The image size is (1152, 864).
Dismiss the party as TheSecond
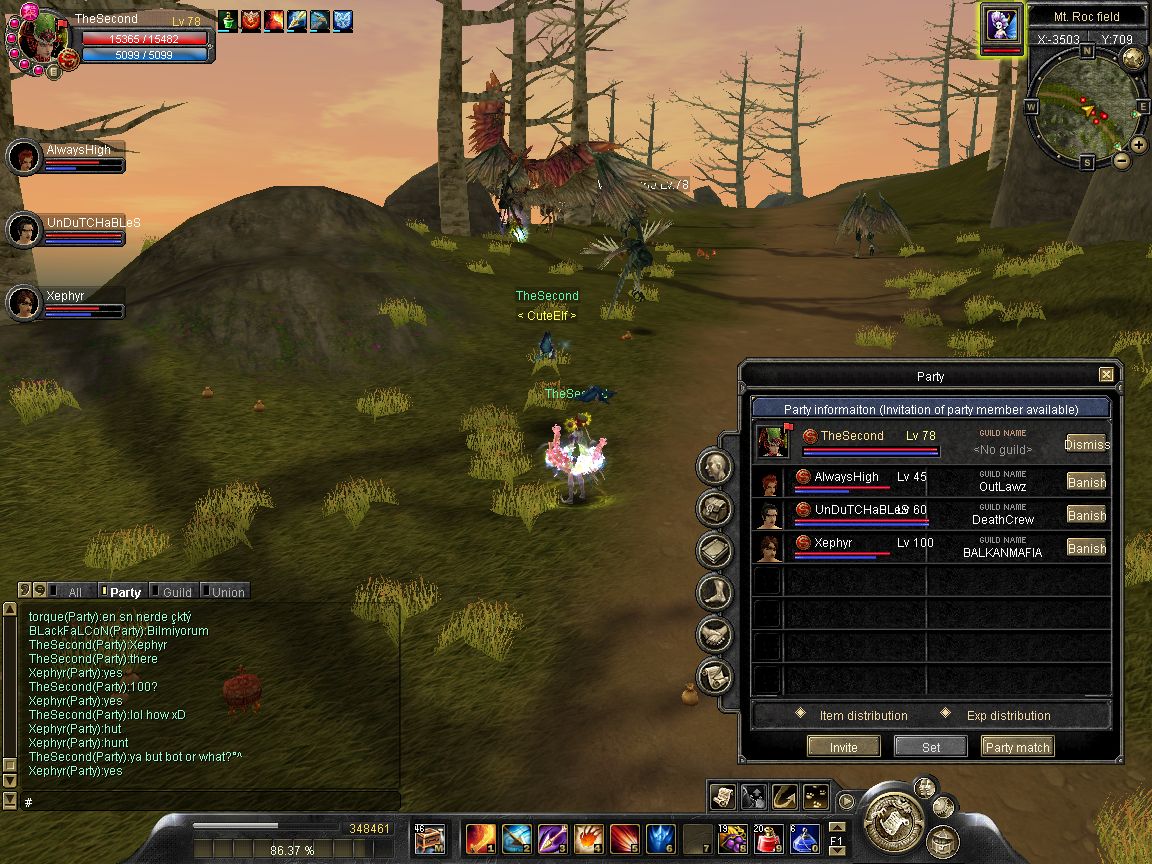click(x=1086, y=444)
